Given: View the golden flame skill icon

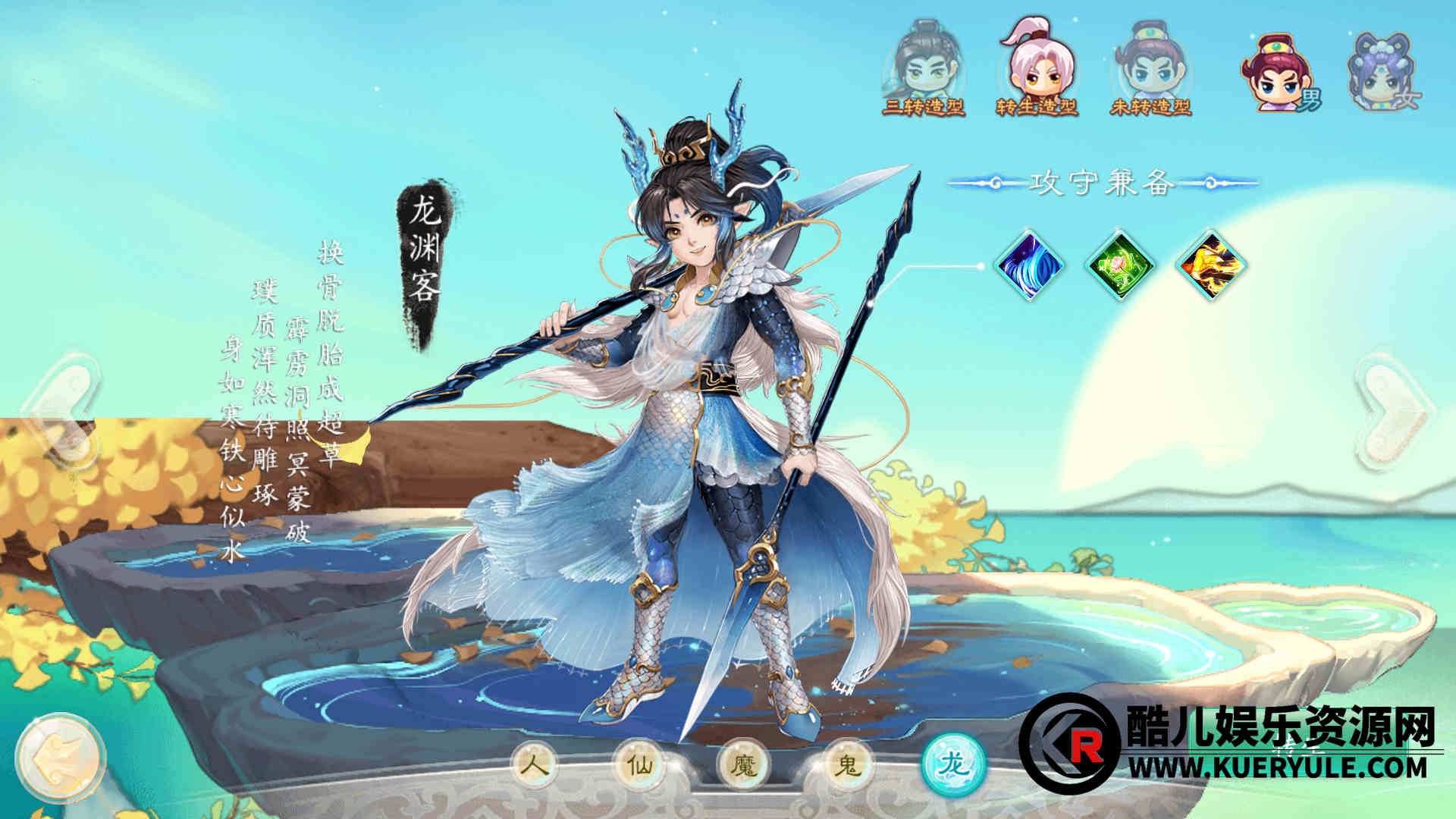Looking at the screenshot, I should (x=1211, y=265).
